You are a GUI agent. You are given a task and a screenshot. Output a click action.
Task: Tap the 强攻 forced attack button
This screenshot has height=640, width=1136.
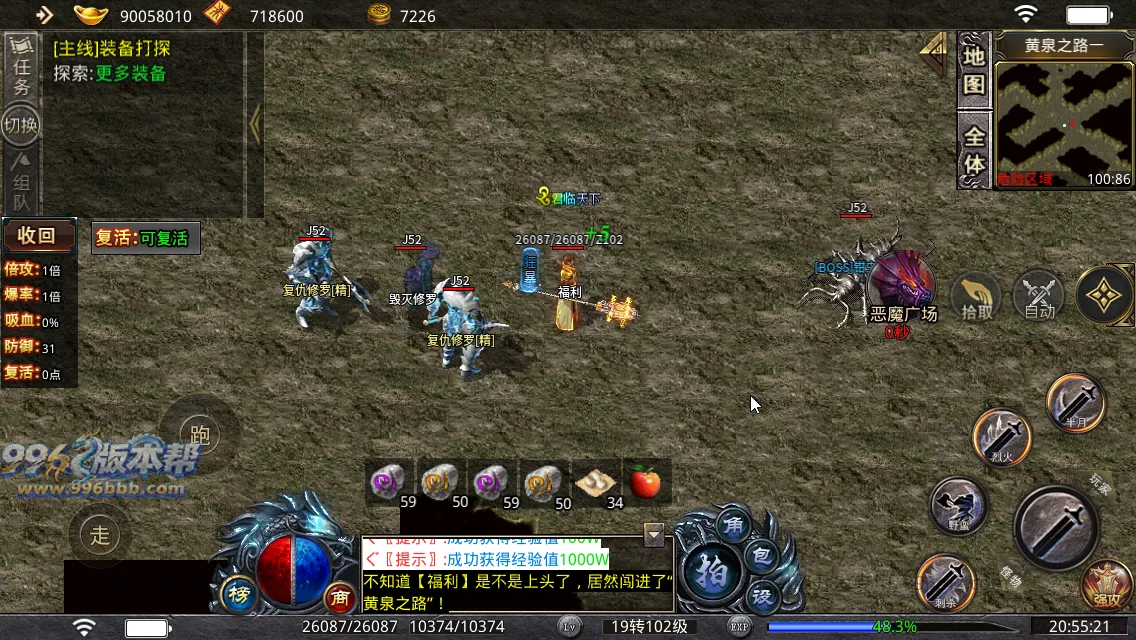[x=1107, y=588]
